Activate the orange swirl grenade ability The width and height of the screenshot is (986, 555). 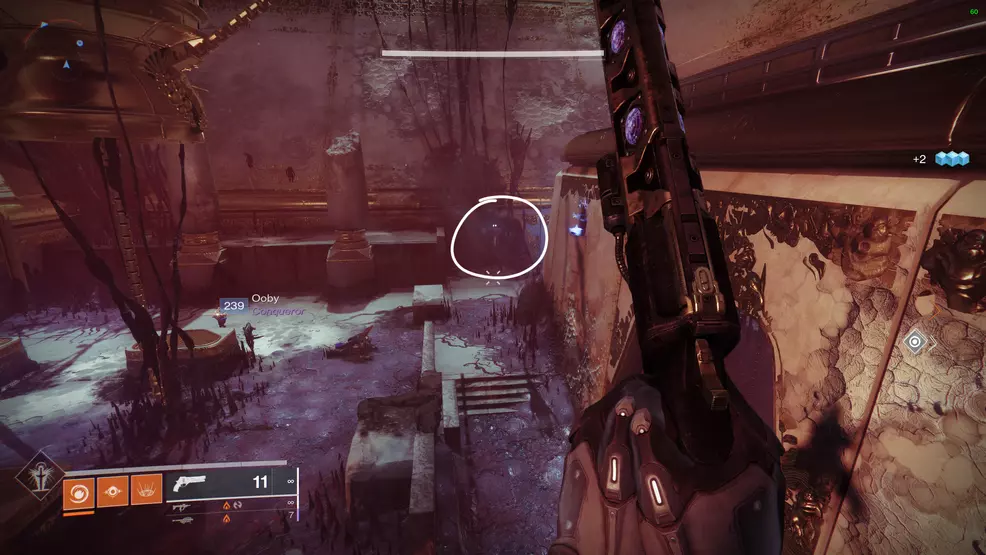79,491
